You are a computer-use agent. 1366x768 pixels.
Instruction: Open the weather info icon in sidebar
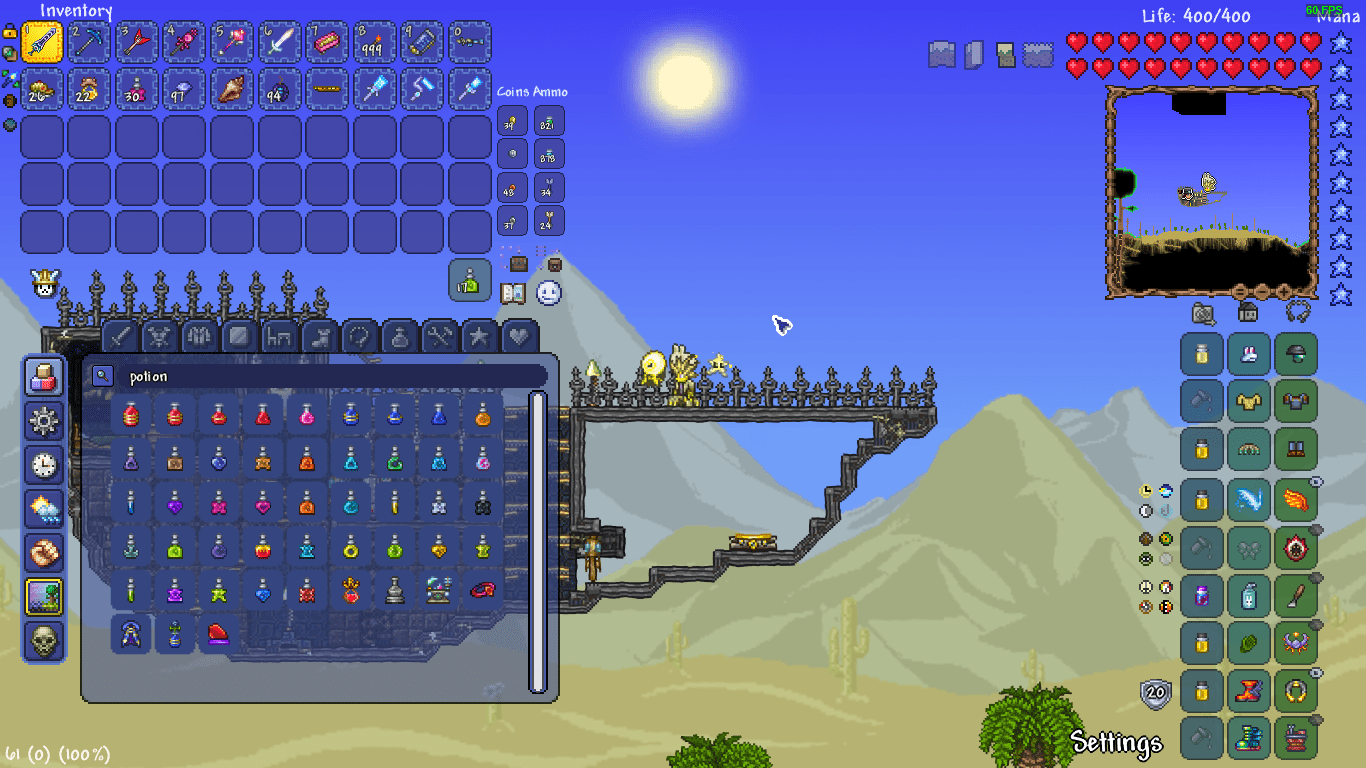[x=43, y=511]
